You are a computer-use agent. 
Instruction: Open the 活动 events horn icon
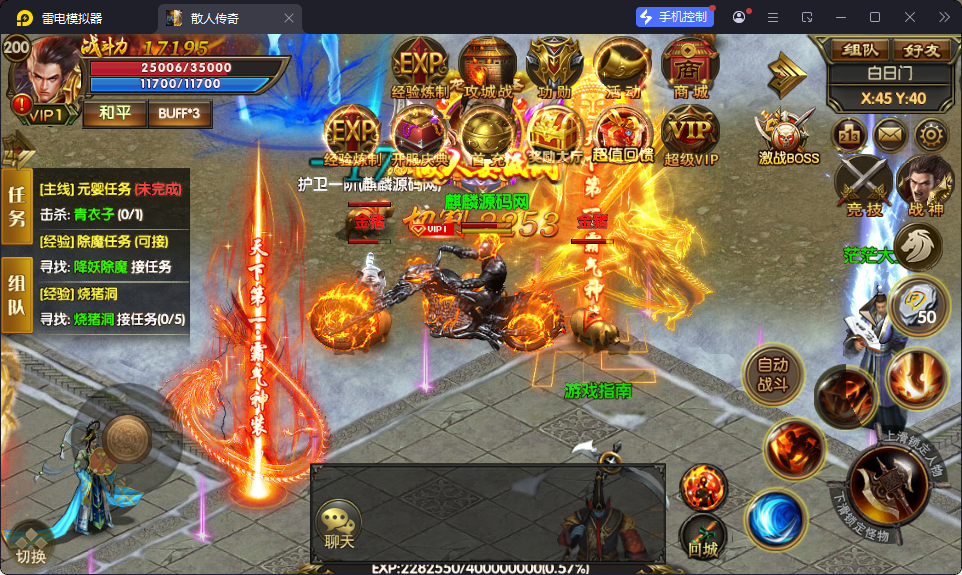click(x=622, y=66)
